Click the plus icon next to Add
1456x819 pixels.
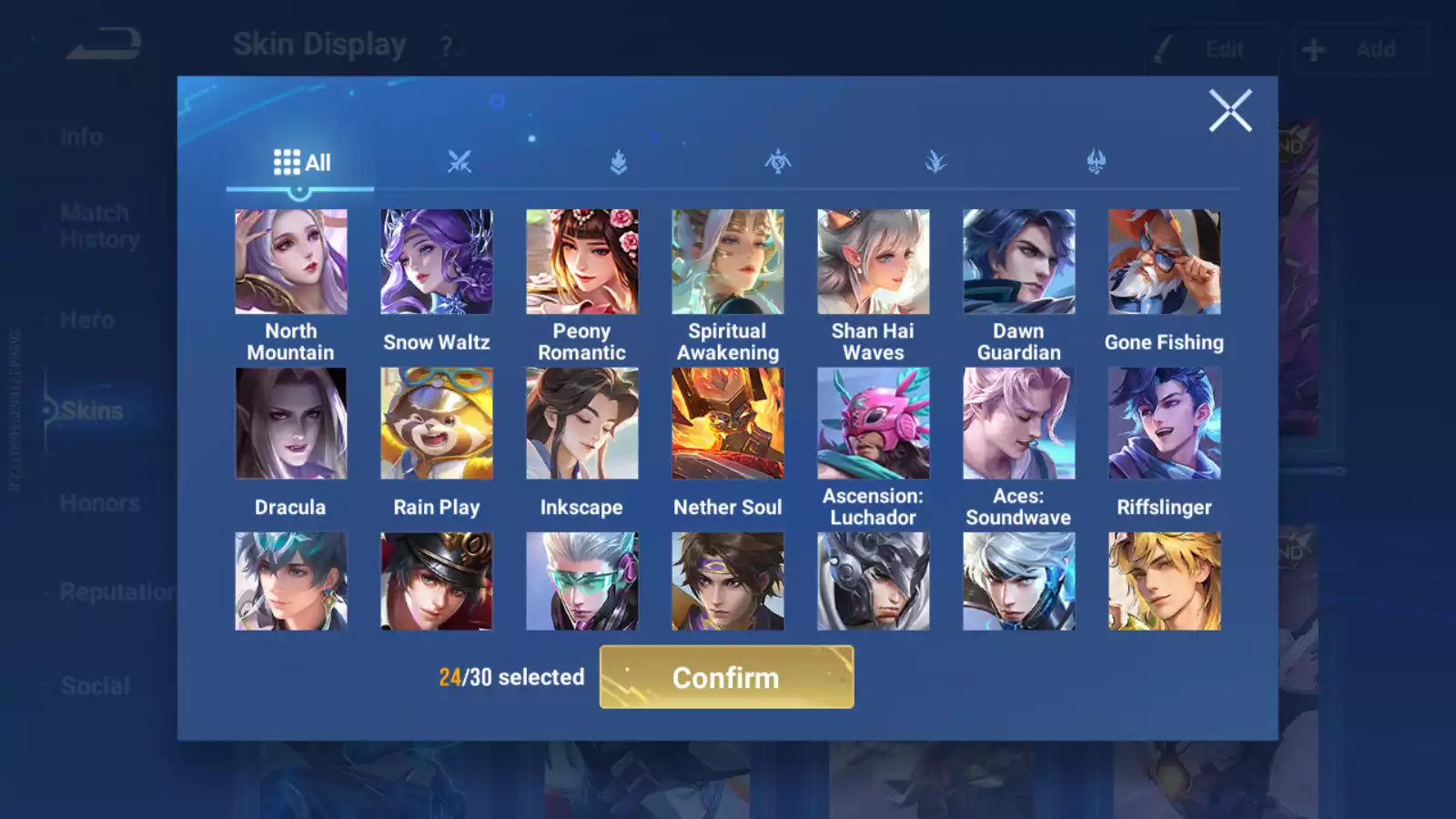[x=1313, y=49]
